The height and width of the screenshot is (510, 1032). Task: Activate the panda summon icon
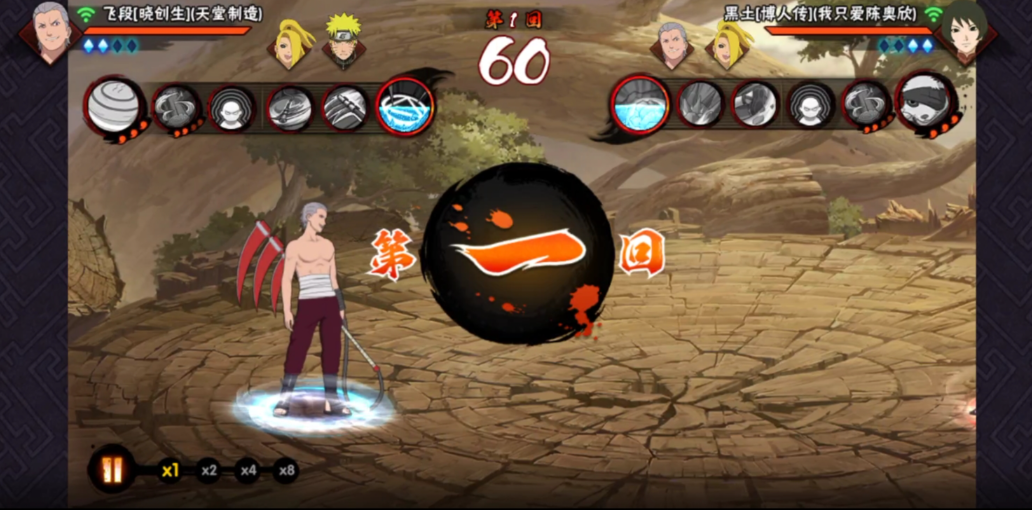pos(925,102)
